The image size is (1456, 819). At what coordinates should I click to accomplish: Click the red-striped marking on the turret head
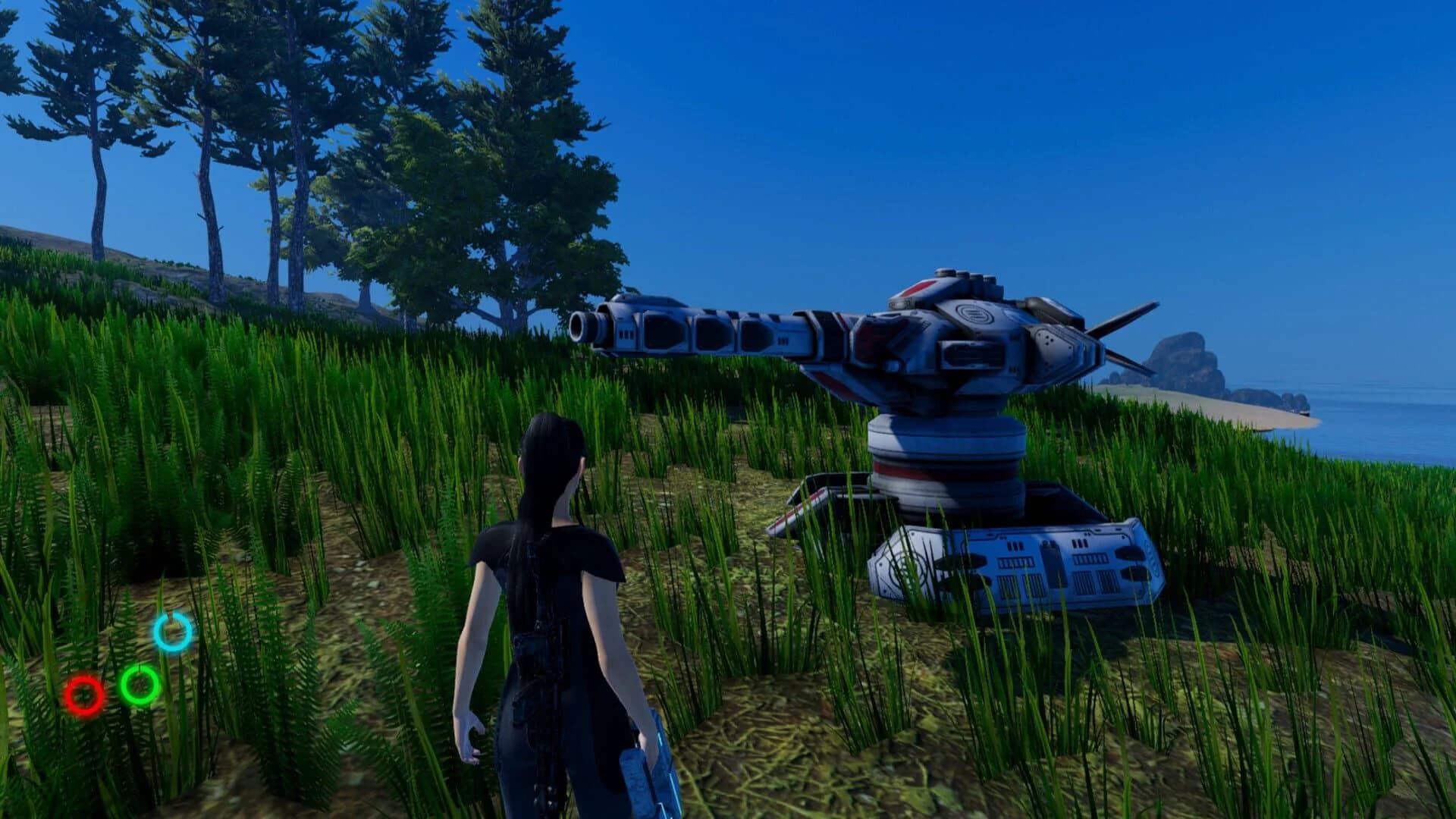919,288
